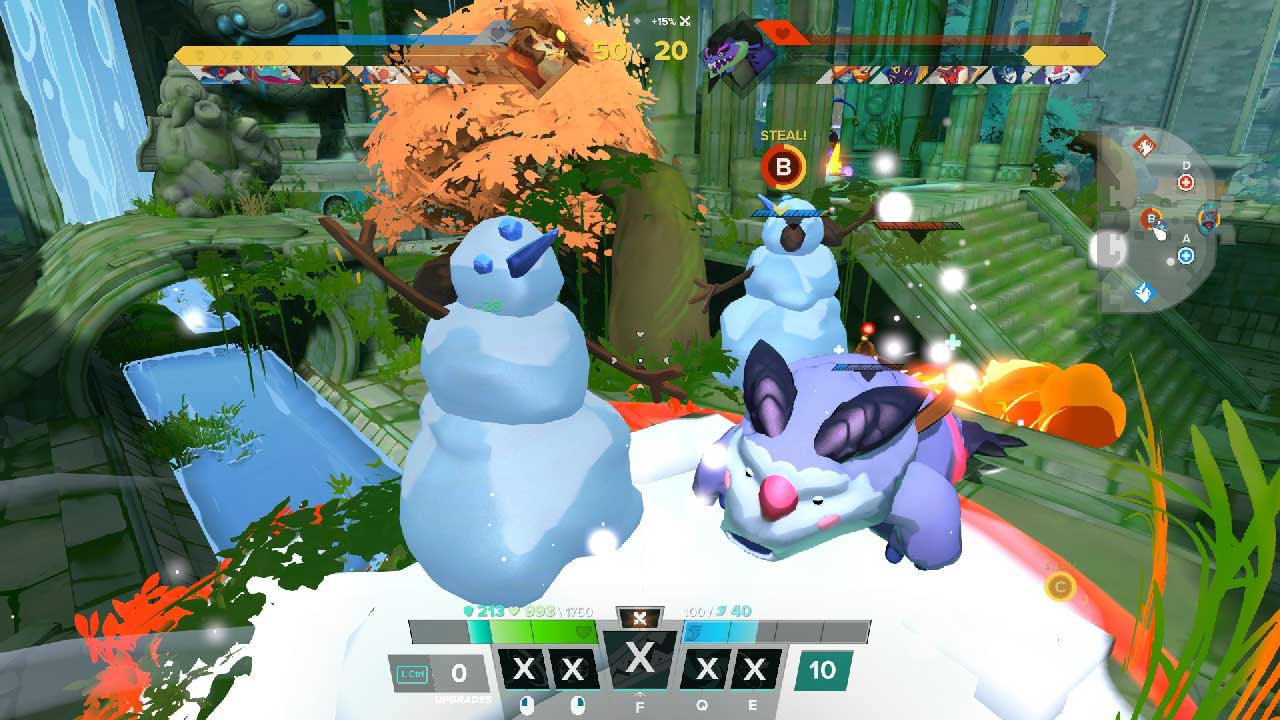
Task: Select the right-mouse attack ability slot
Action: [x=573, y=670]
